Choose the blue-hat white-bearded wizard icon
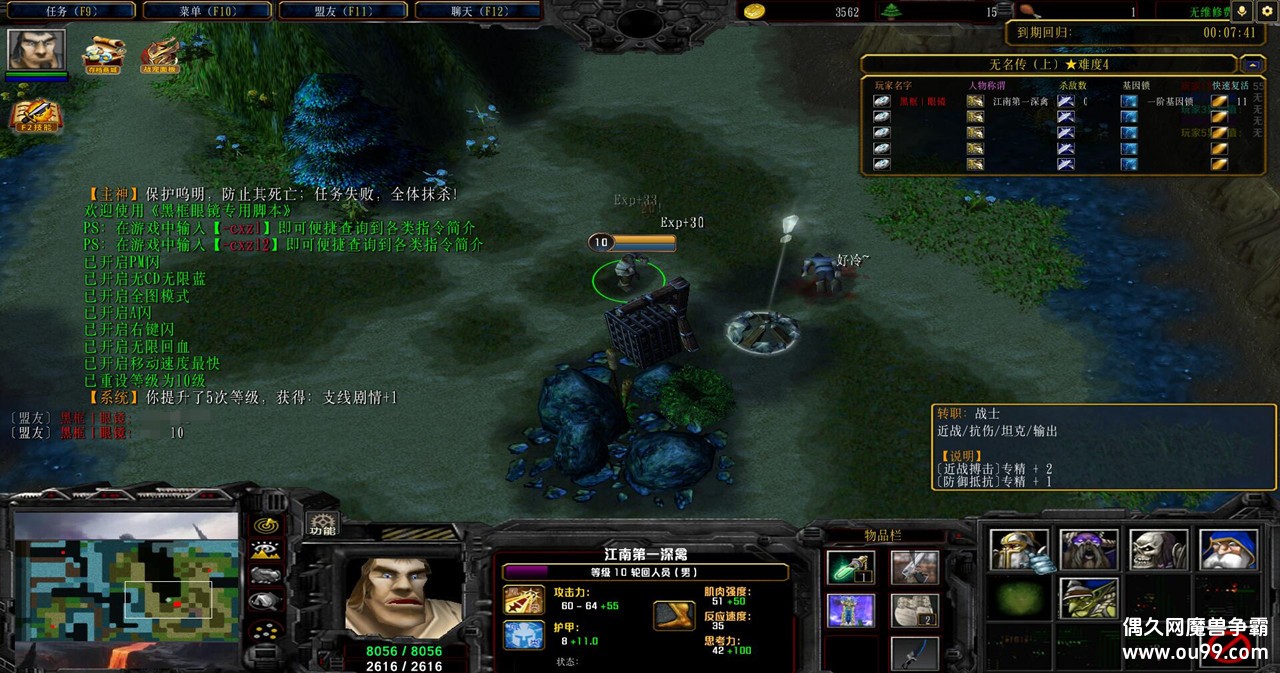The width and height of the screenshot is (1280, 673). tap(1228, 550)
